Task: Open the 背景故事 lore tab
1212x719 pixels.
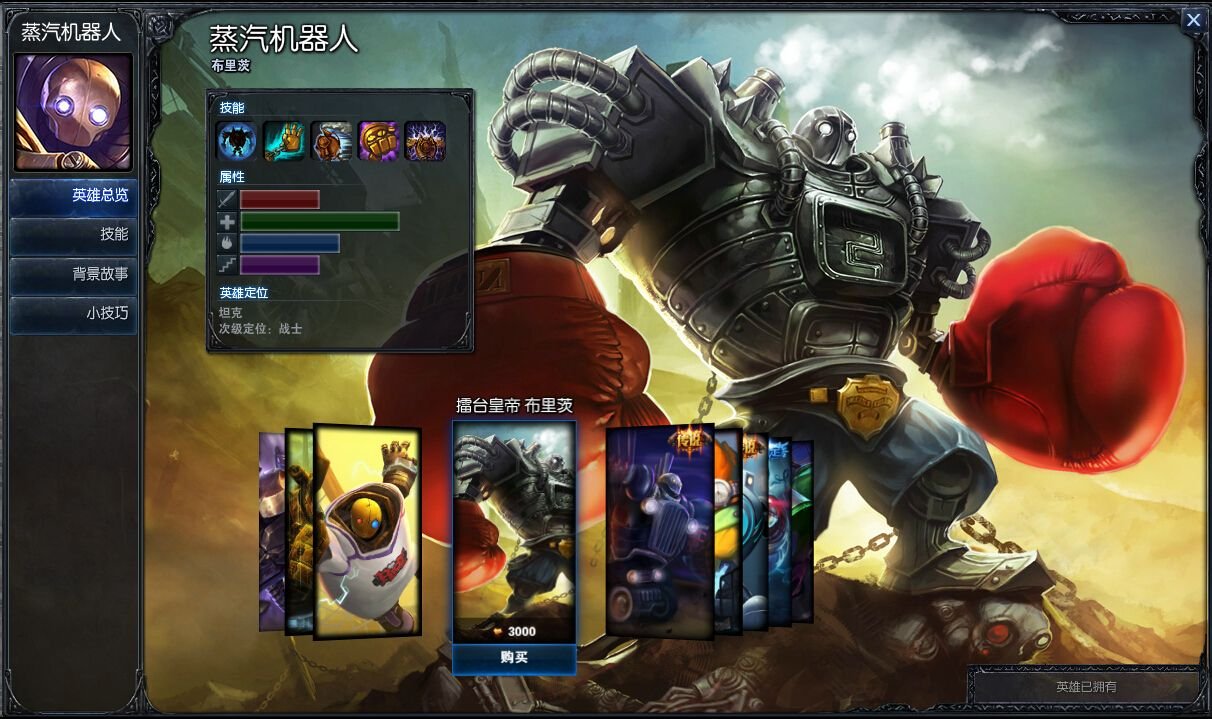Action: 74,274
